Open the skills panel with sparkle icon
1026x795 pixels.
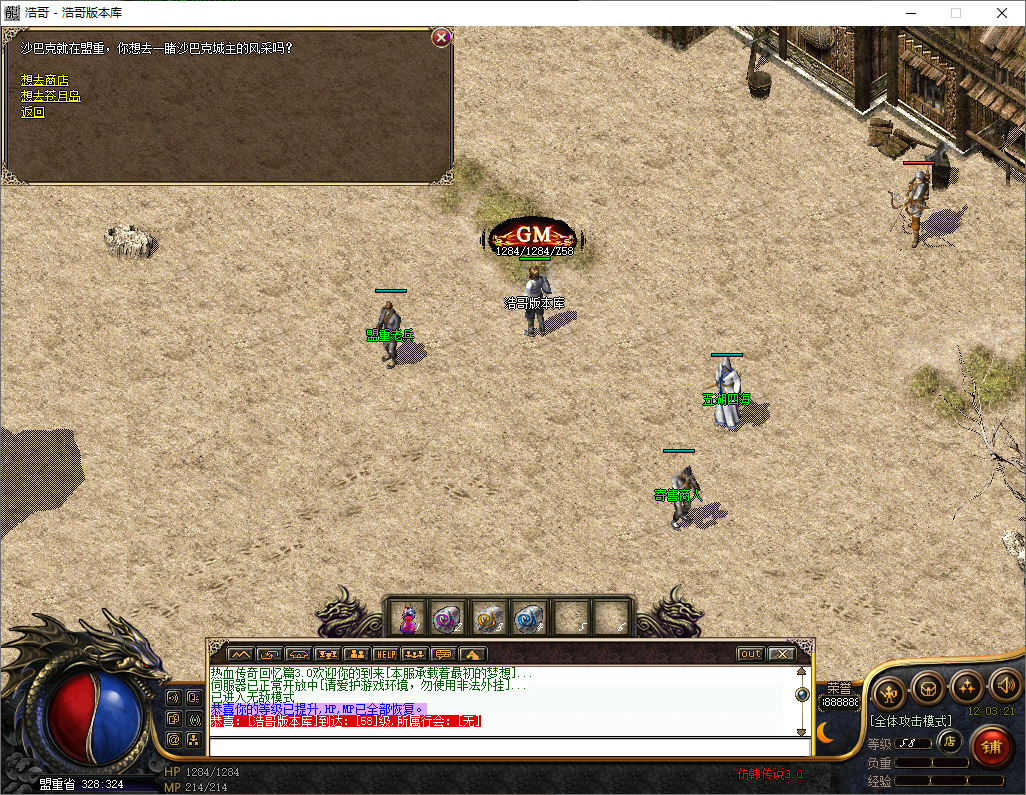[966, 687]
